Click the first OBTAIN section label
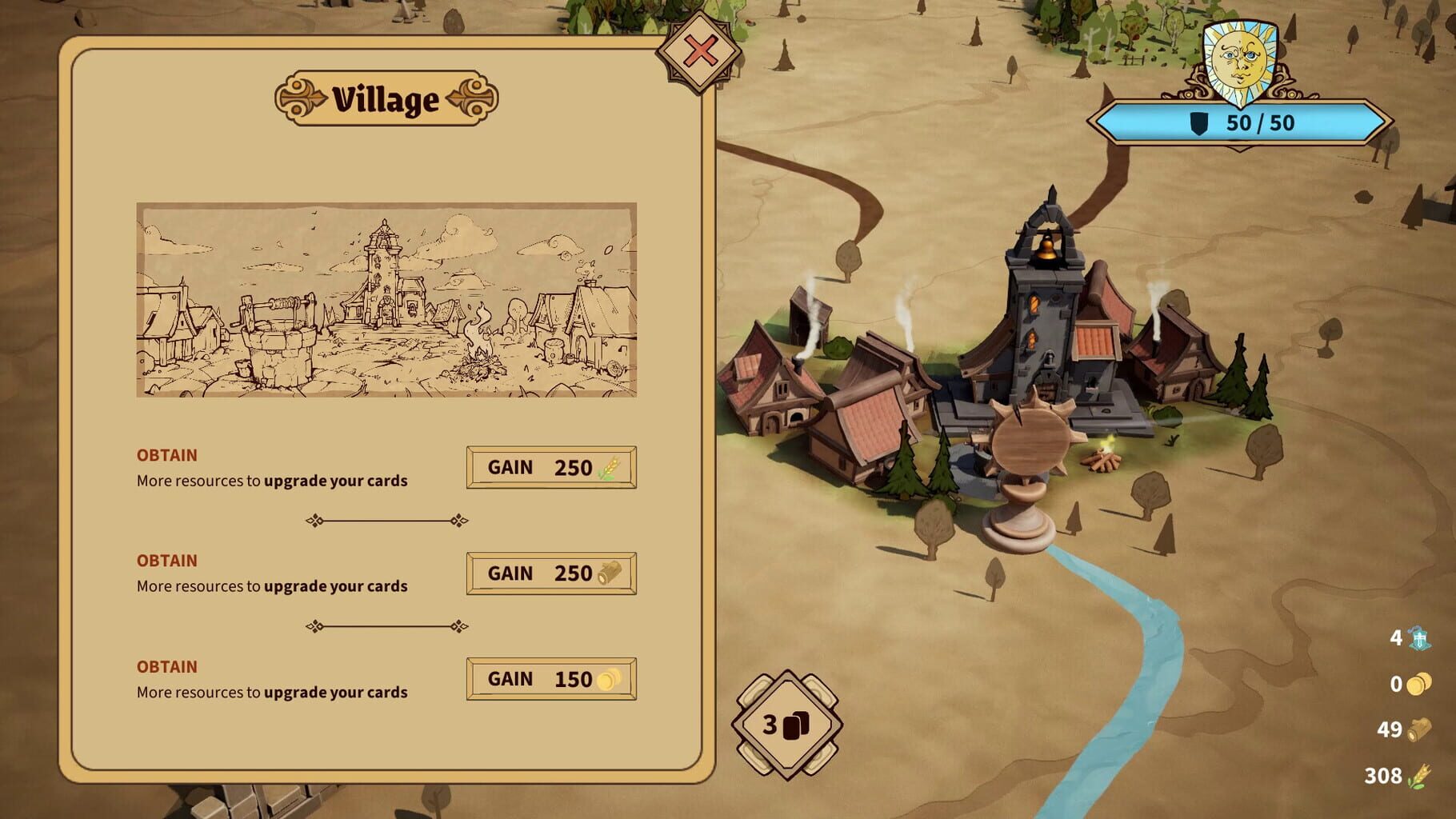The image size is (1456, 819). [166, 455]
